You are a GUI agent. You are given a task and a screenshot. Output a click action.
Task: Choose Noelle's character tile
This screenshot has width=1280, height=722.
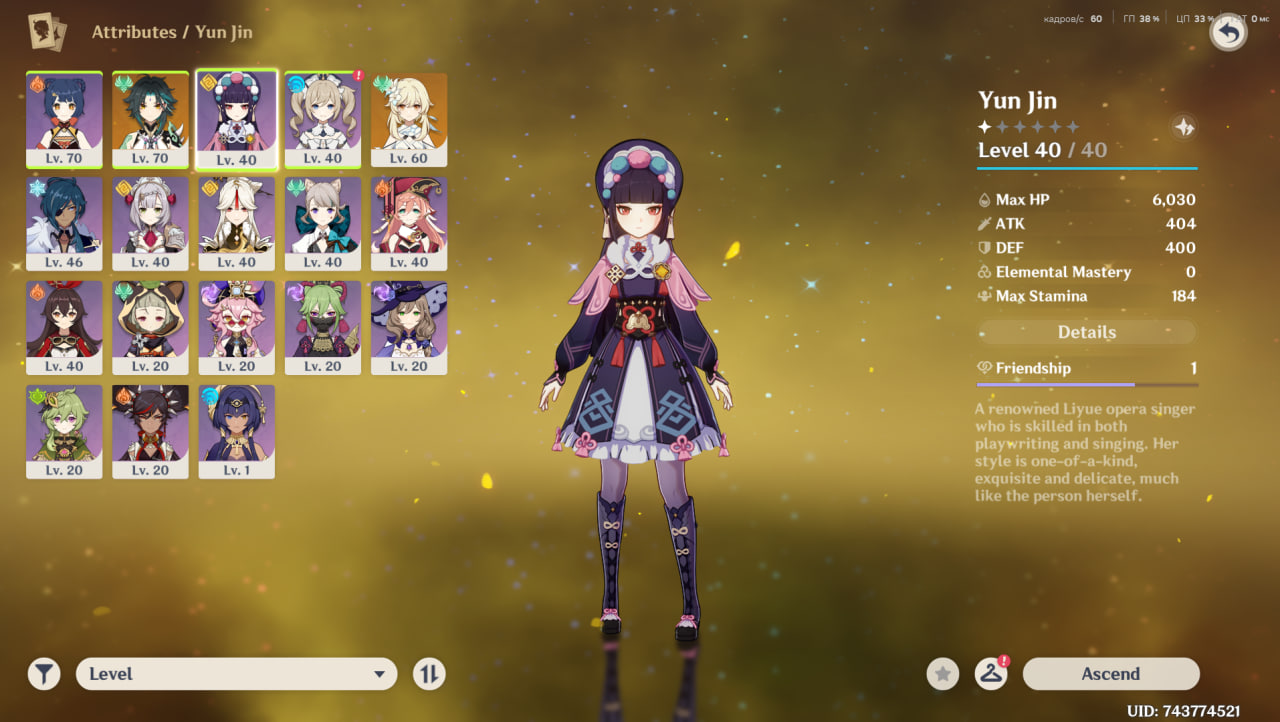tap(150, 222)
